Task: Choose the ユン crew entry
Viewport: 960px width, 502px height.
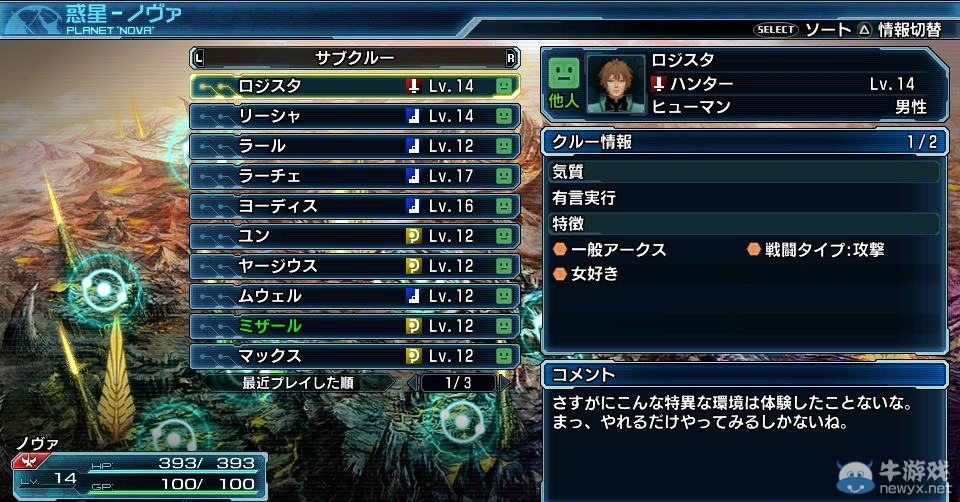Action: pos(354,236)
